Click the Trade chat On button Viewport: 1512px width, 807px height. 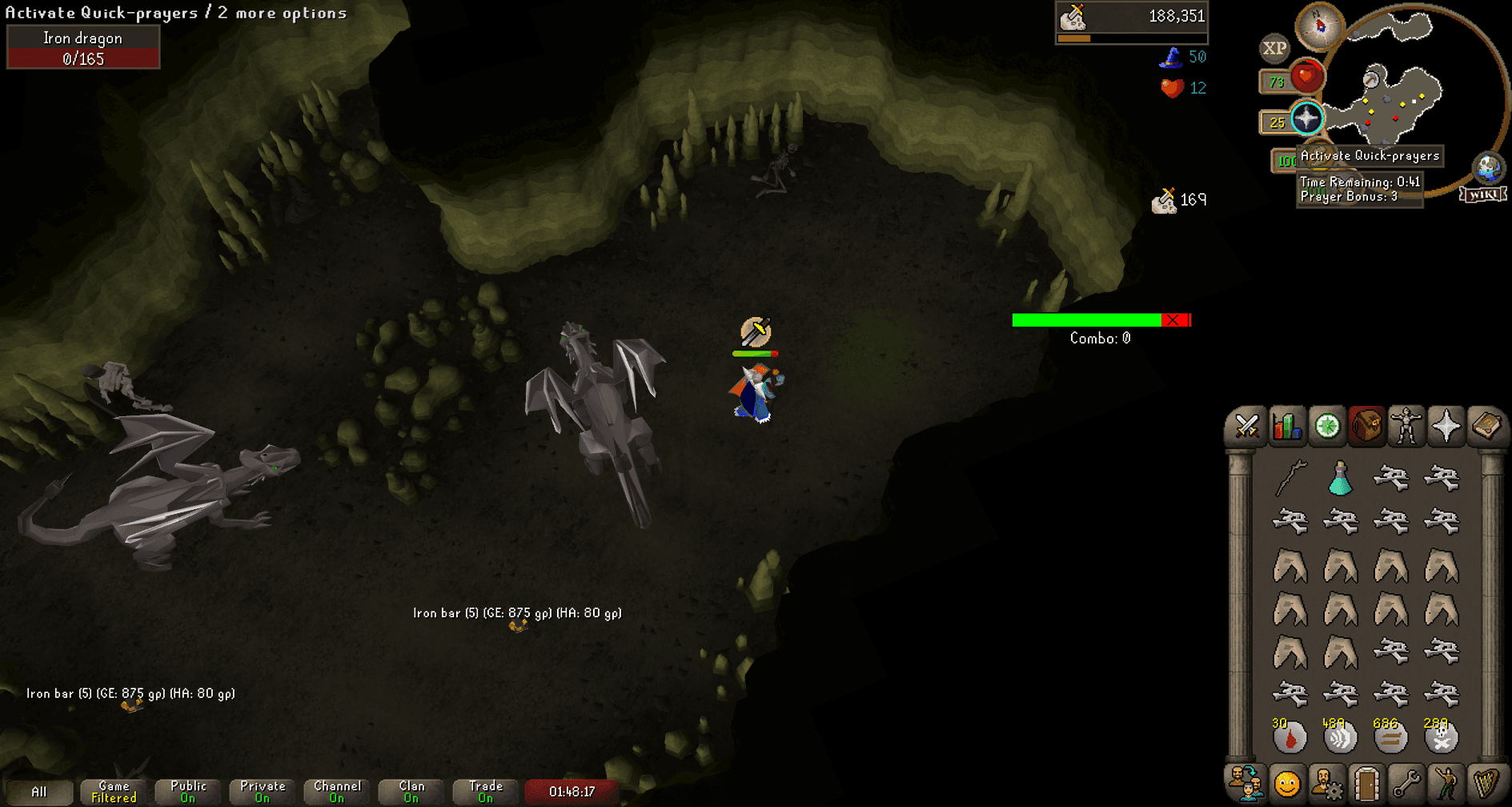tap(485, 792)
